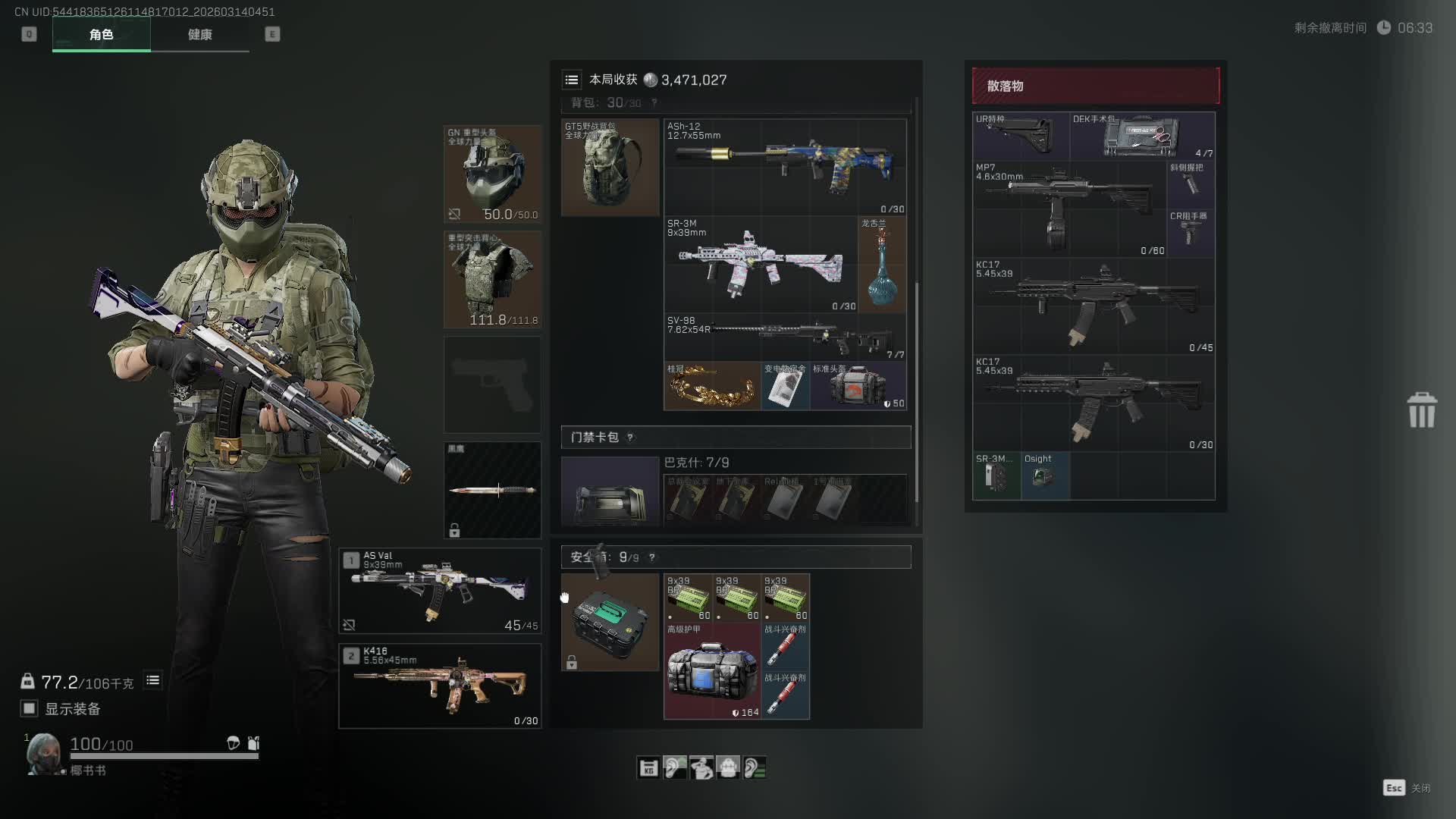Select the 角色 tab
The width and height of the screenshot is (1456, 819).
tap(101, 35)
